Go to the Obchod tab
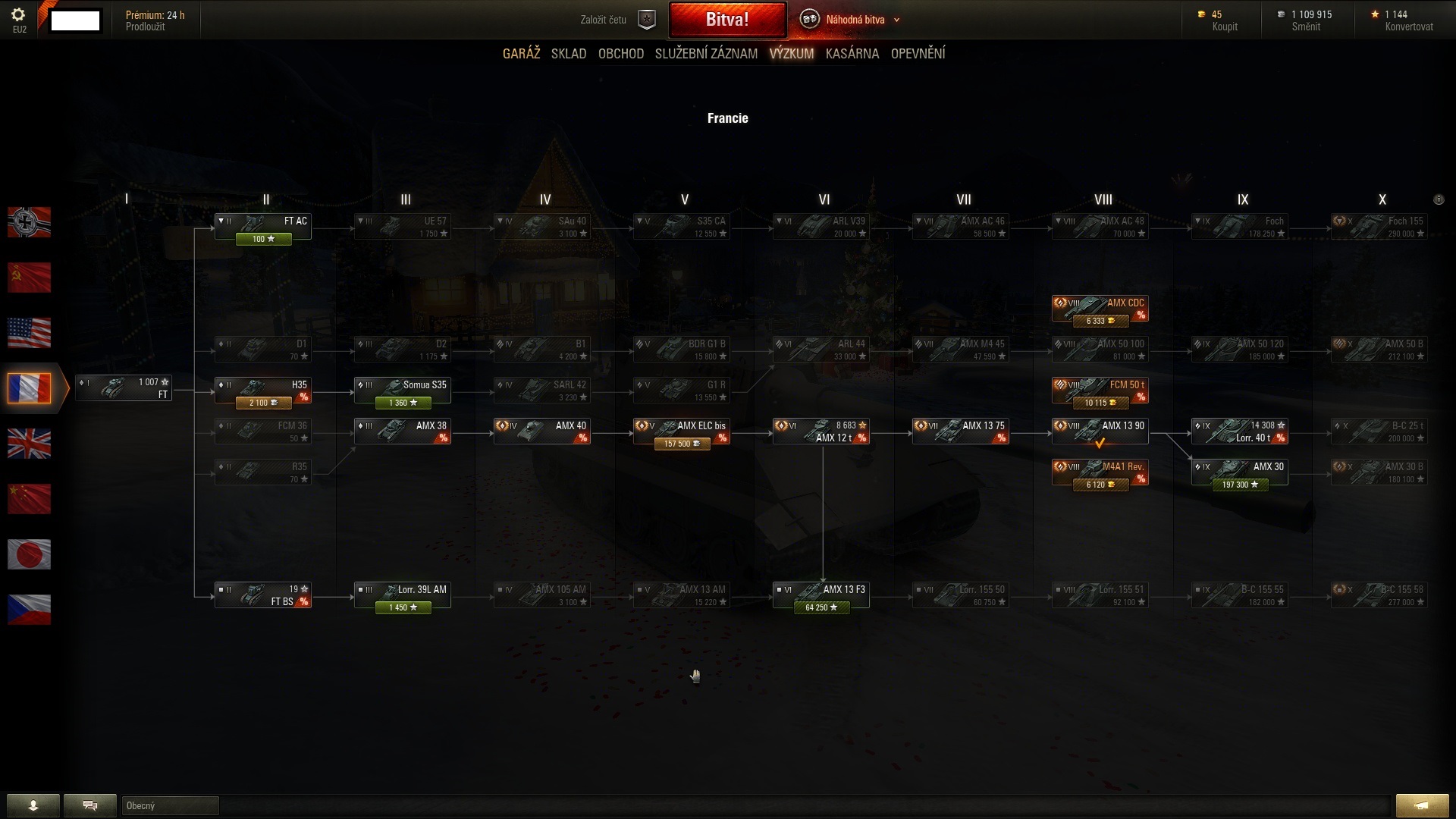This screenshot has width=1456, height=819. pyautogui.click(x=620, y=54)
